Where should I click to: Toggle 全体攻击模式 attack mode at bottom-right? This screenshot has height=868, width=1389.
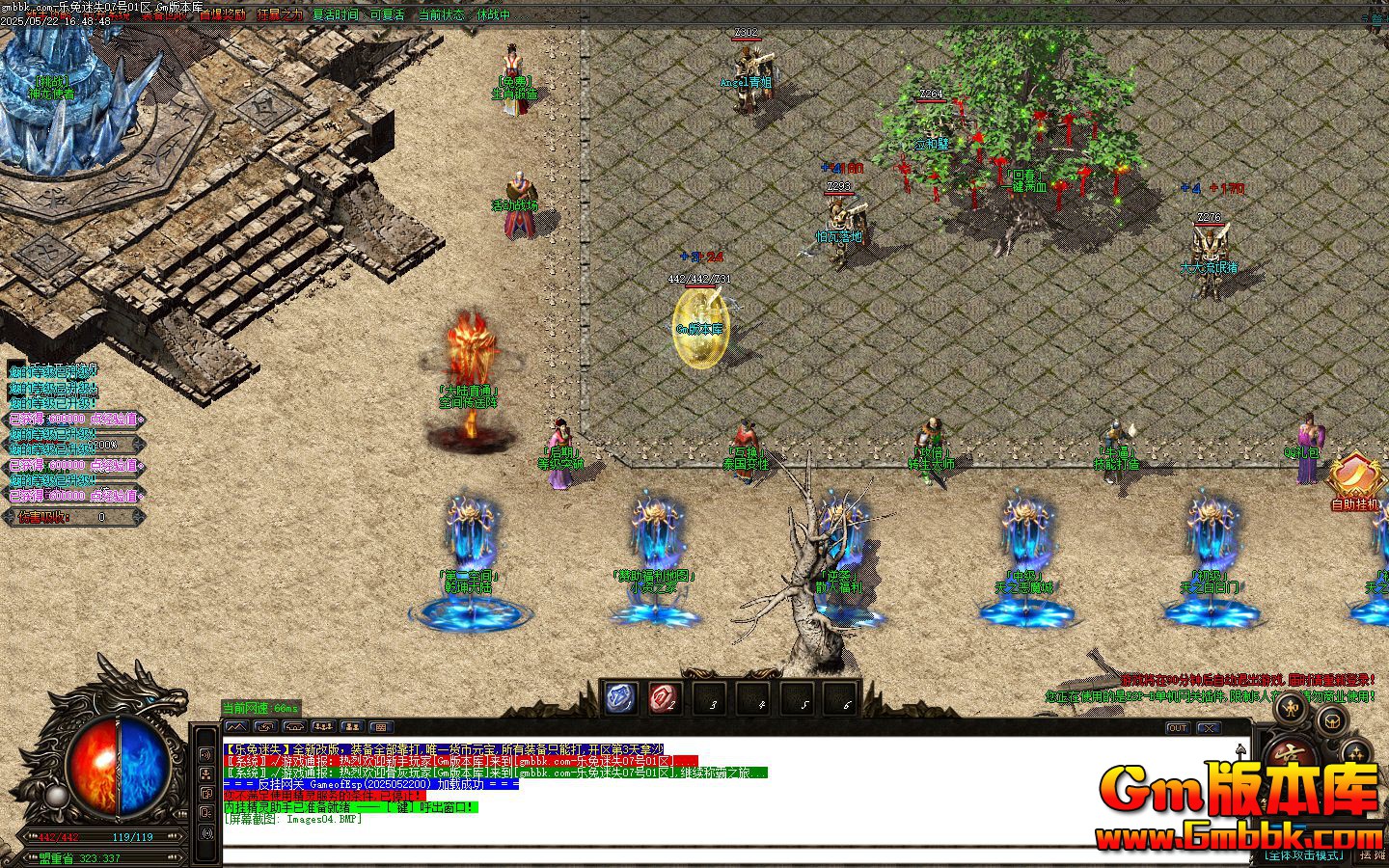[x=1304, y=854]
